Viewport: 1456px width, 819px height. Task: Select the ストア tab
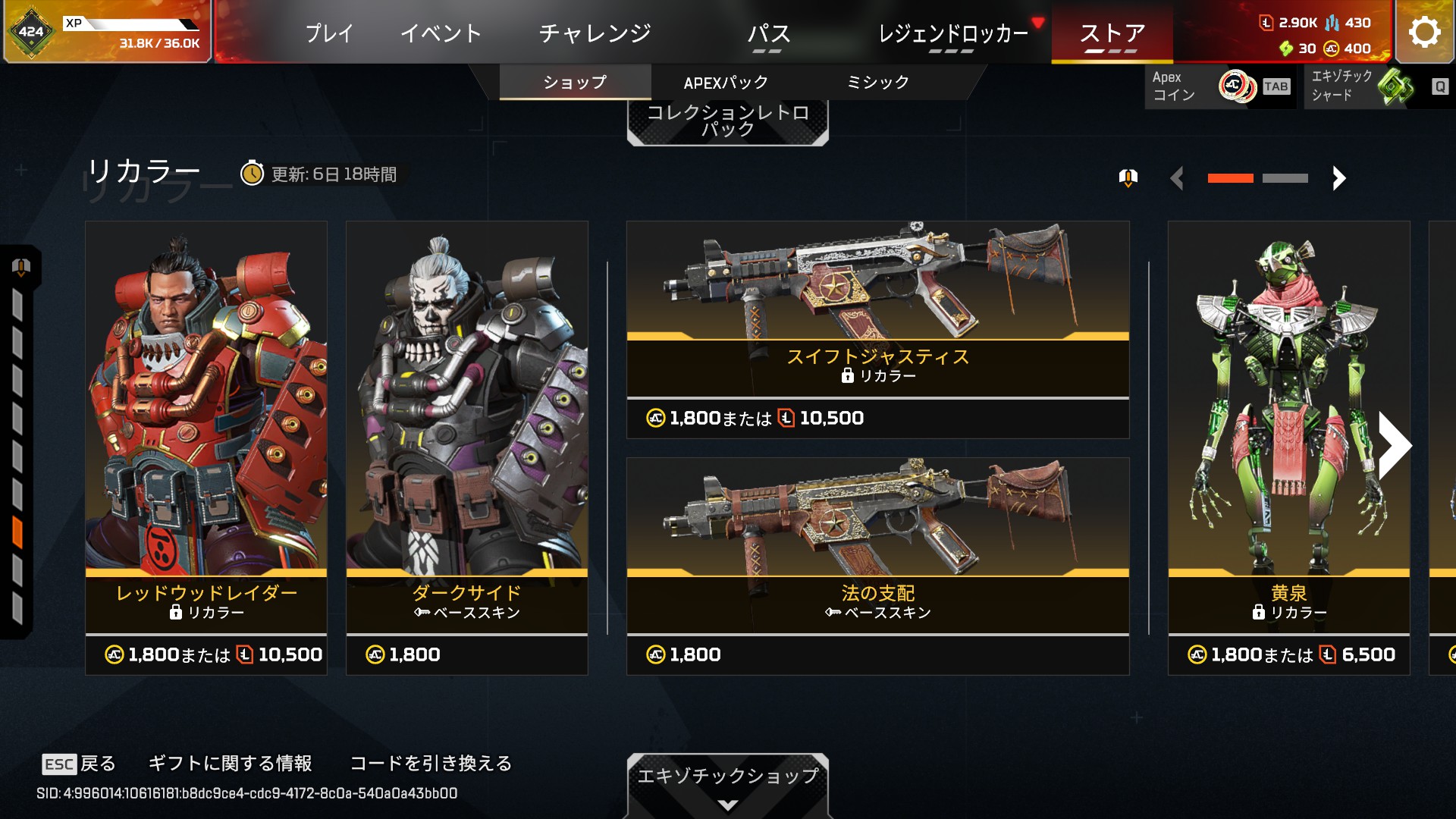click(x=1112, y=33)
